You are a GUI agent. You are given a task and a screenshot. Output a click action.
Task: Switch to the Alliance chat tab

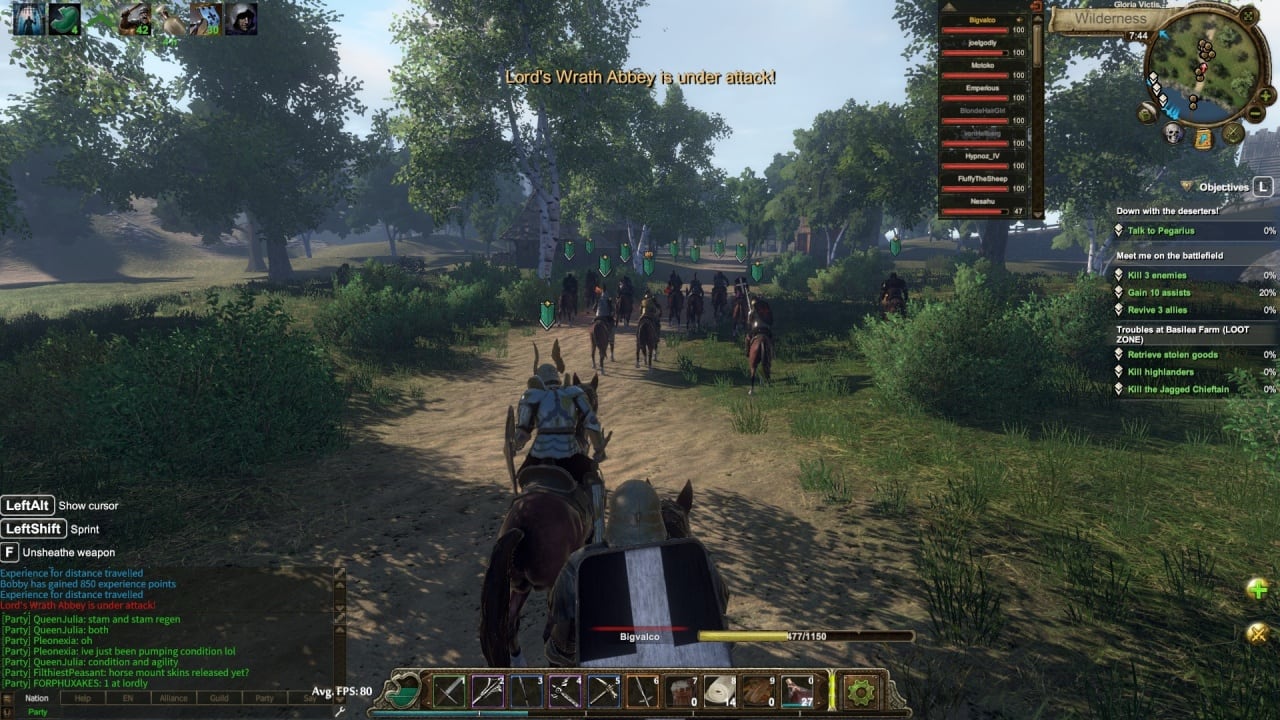click(173, 698)
